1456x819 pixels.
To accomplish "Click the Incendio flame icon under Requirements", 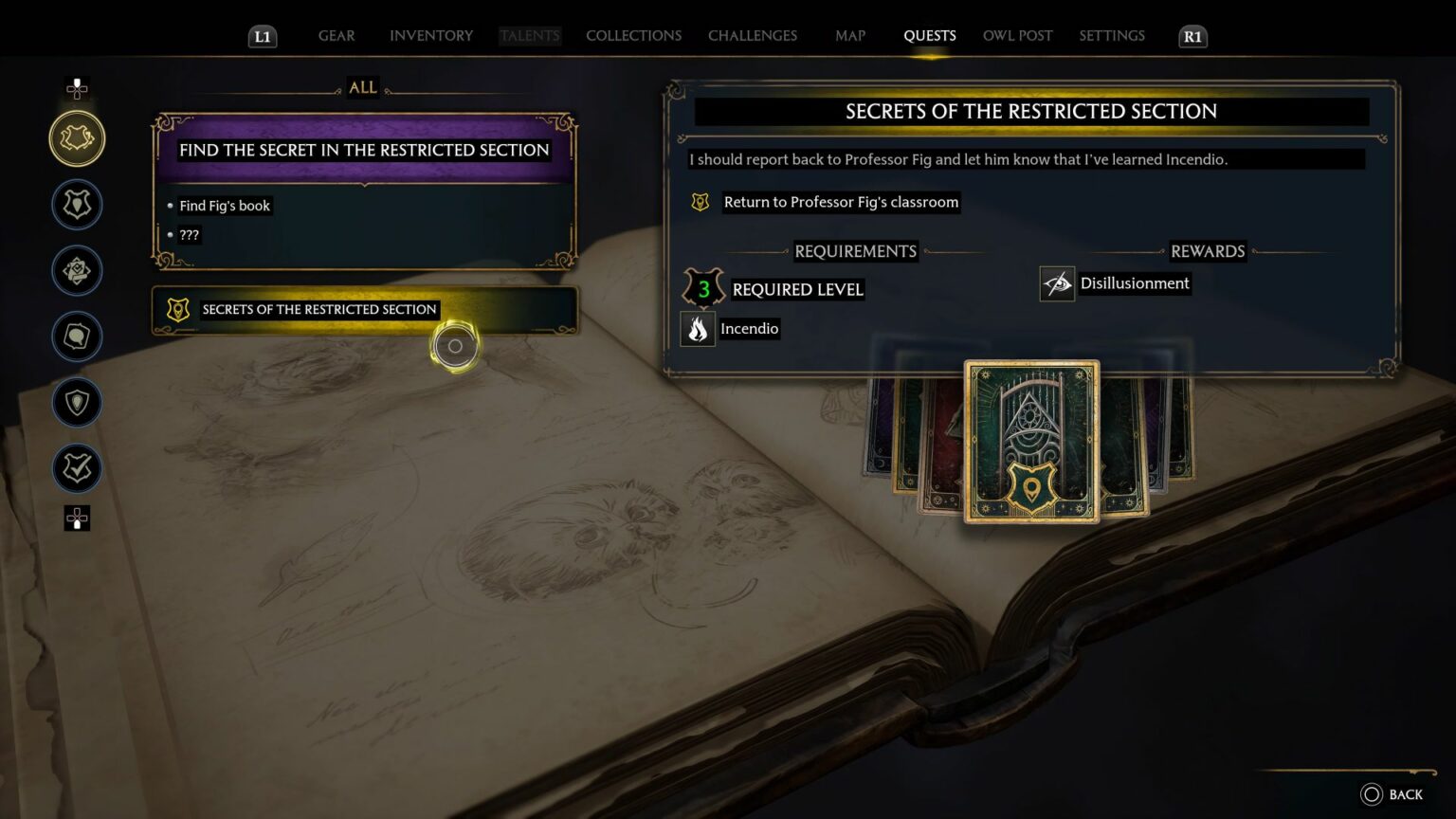I will (x=699, y=329).
